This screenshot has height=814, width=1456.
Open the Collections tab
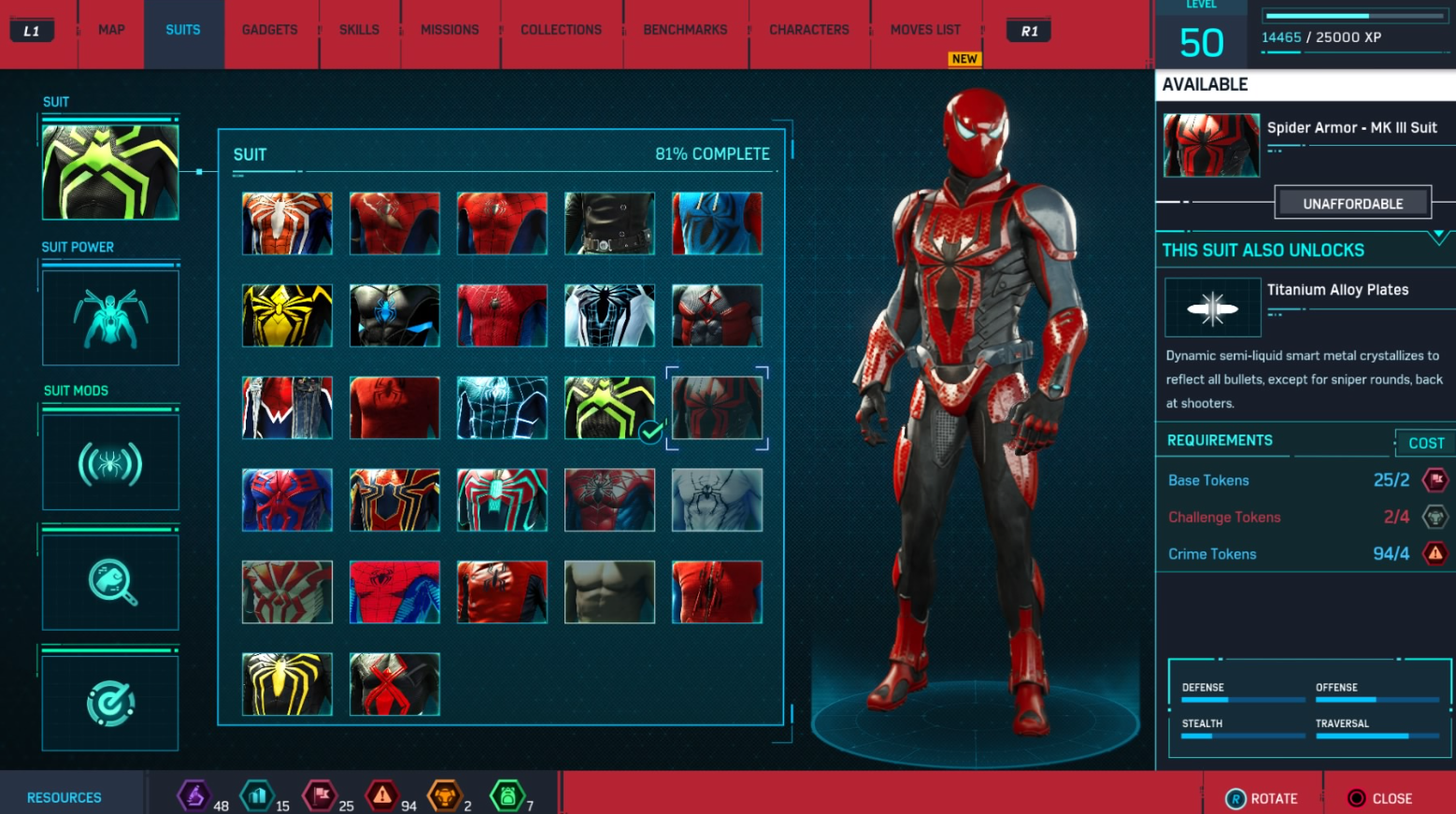561,30
